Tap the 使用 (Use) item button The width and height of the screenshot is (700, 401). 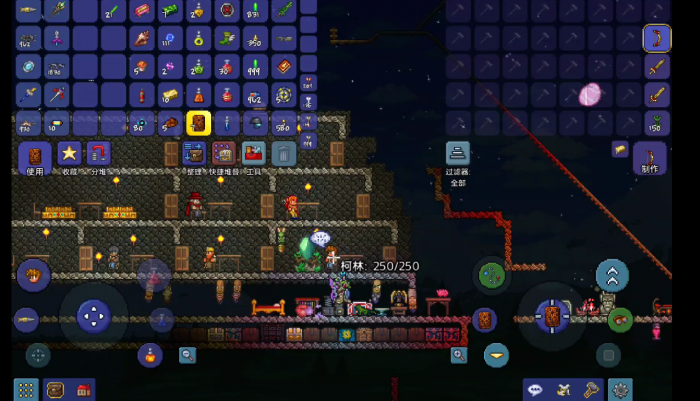(34, 157)
